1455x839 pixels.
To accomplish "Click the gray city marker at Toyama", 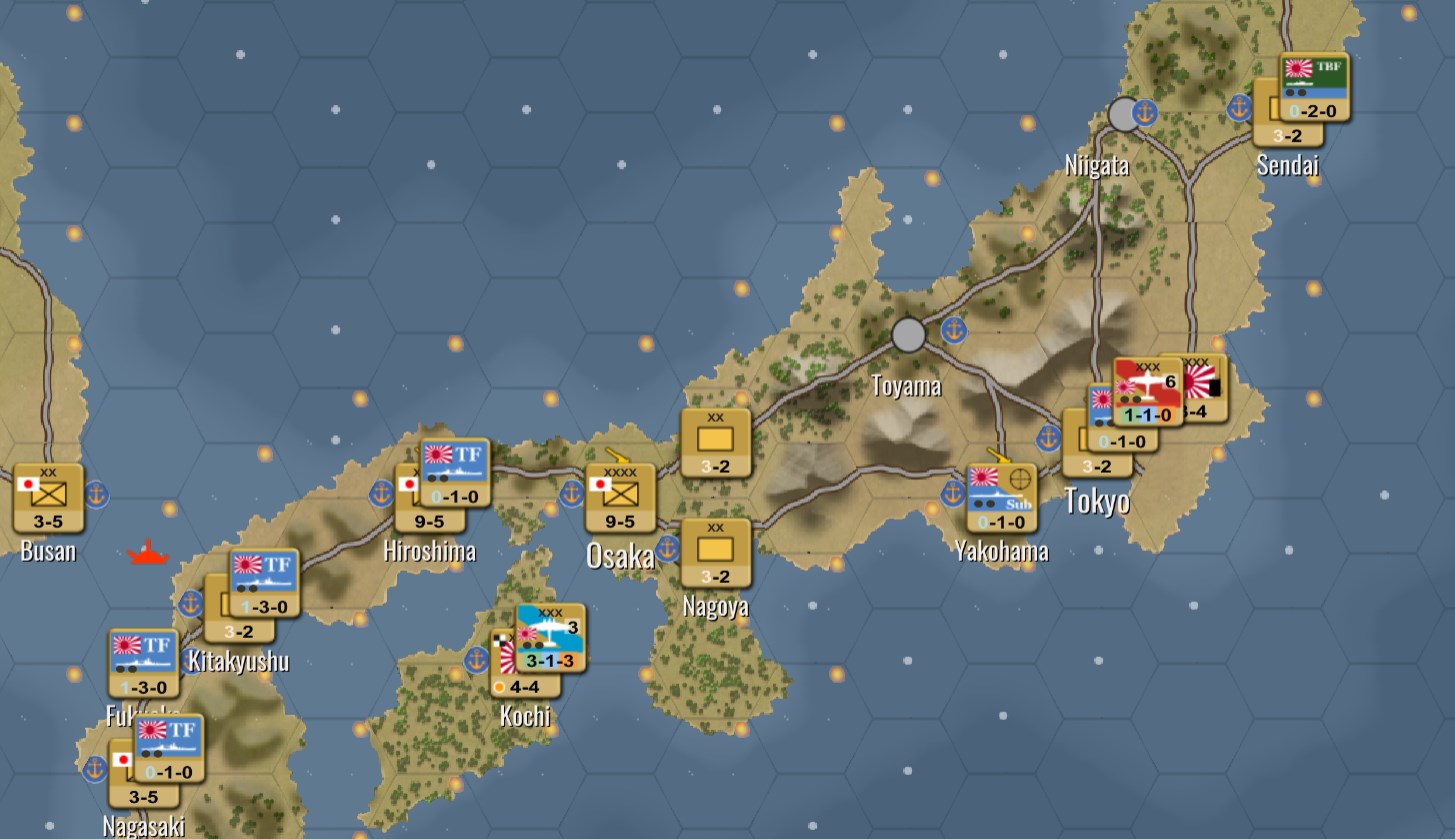I will coord(909,333).
